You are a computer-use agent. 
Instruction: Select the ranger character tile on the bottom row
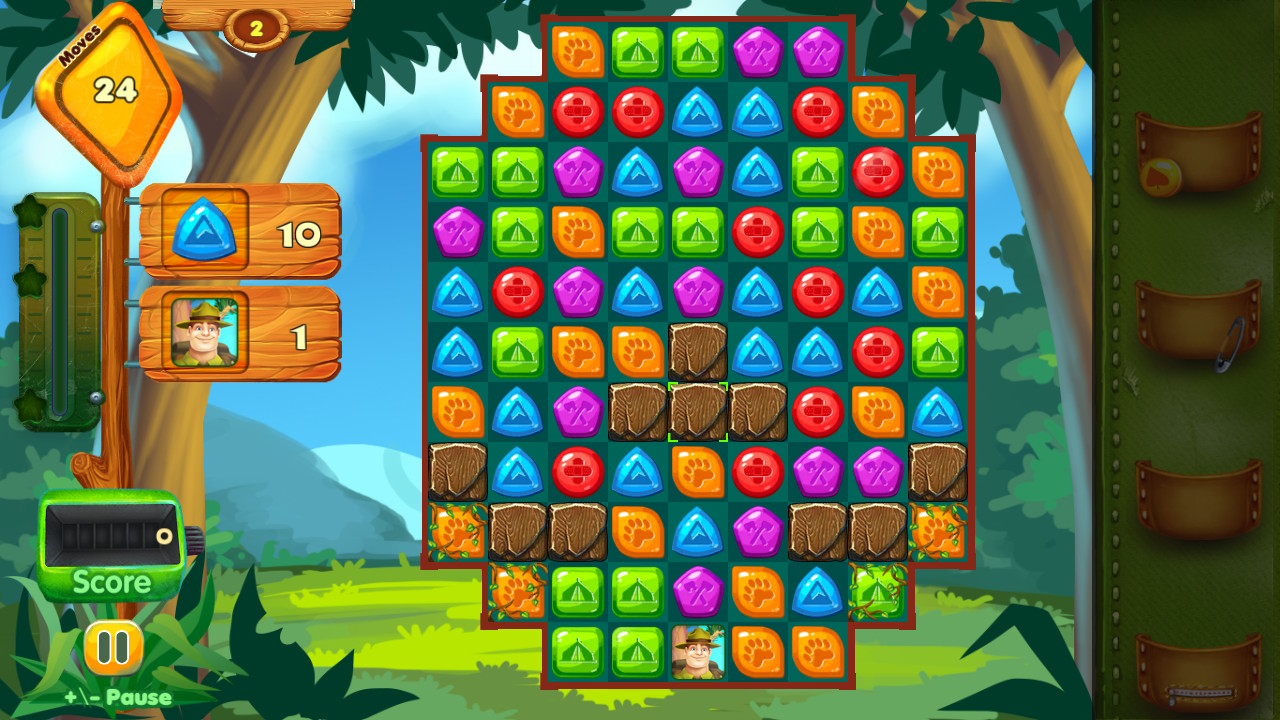click(697, 651)
